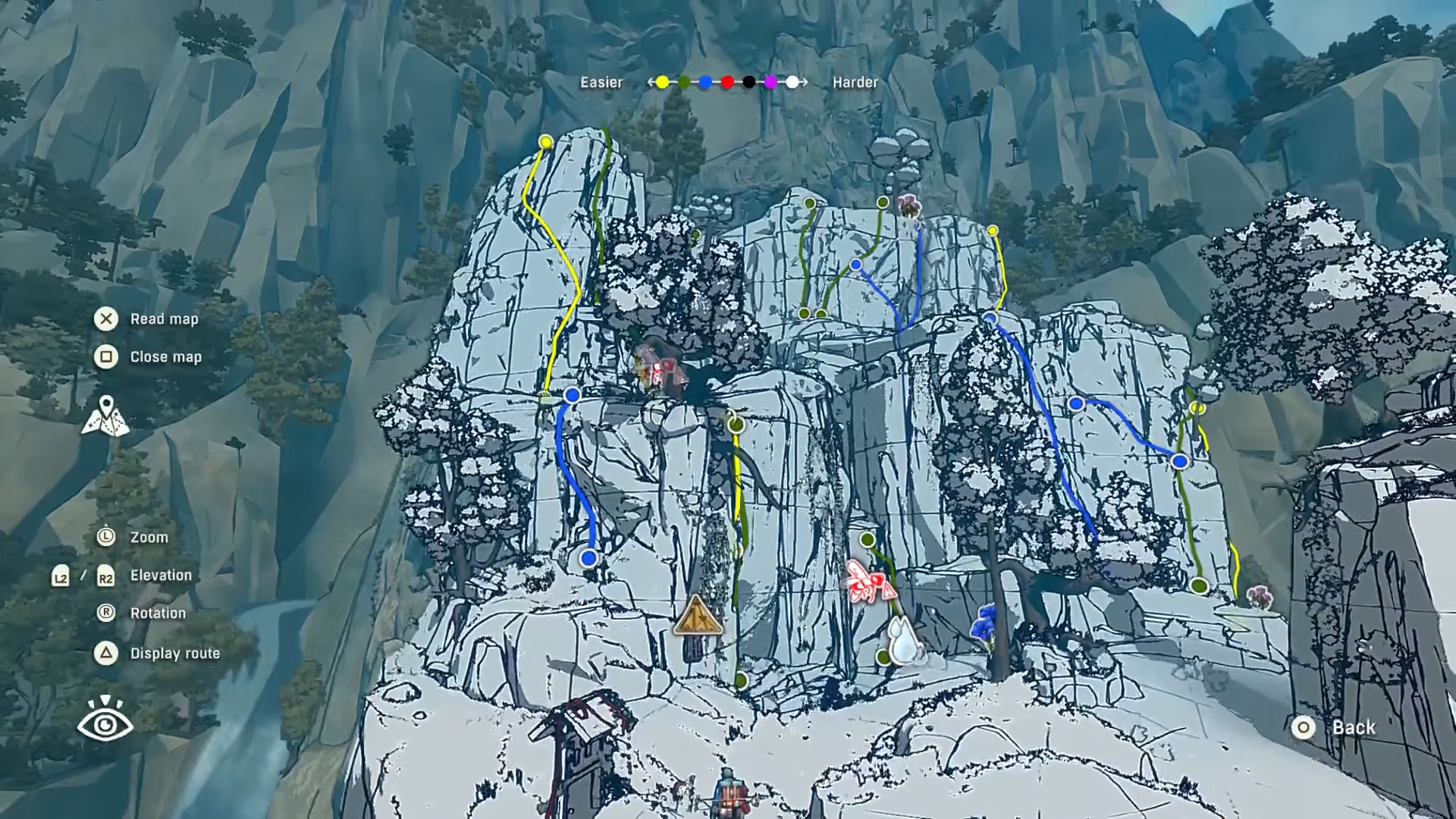Click the Zoom stick icon in sidebar
Screen dimensions: 1456x819
click(106, 537)
